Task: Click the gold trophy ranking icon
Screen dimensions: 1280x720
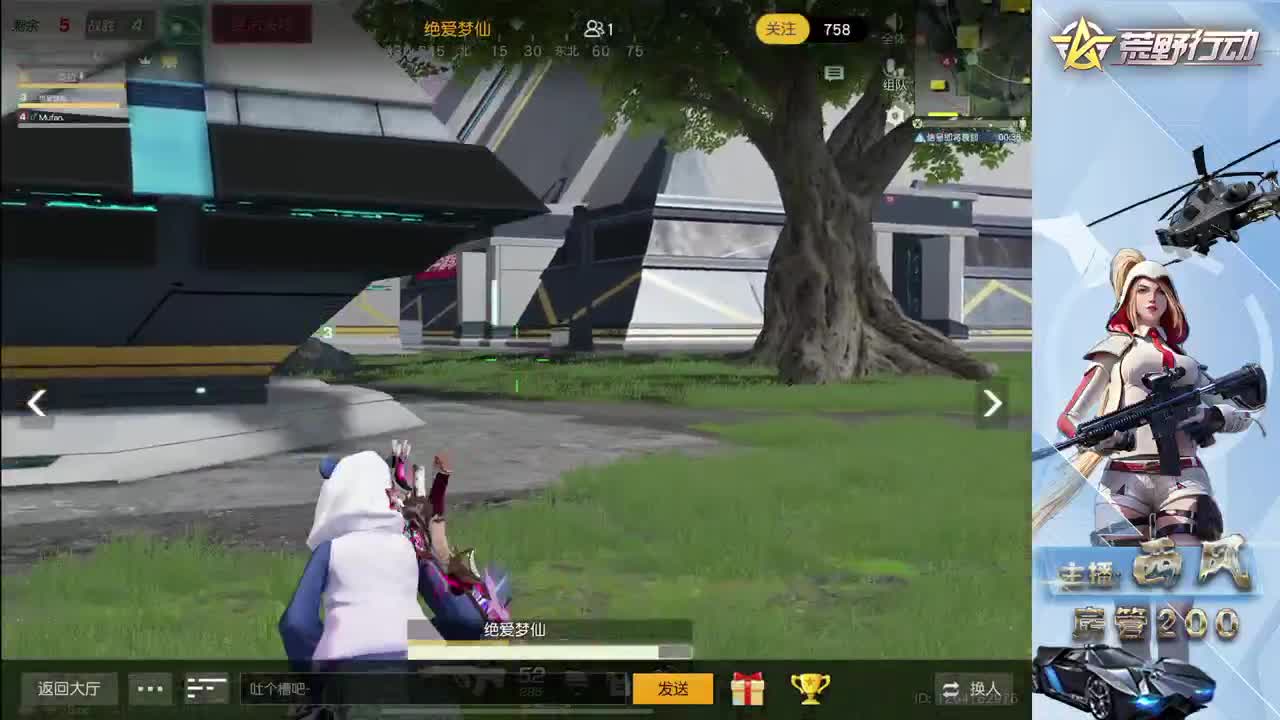Action: click(x=810, y=688)
